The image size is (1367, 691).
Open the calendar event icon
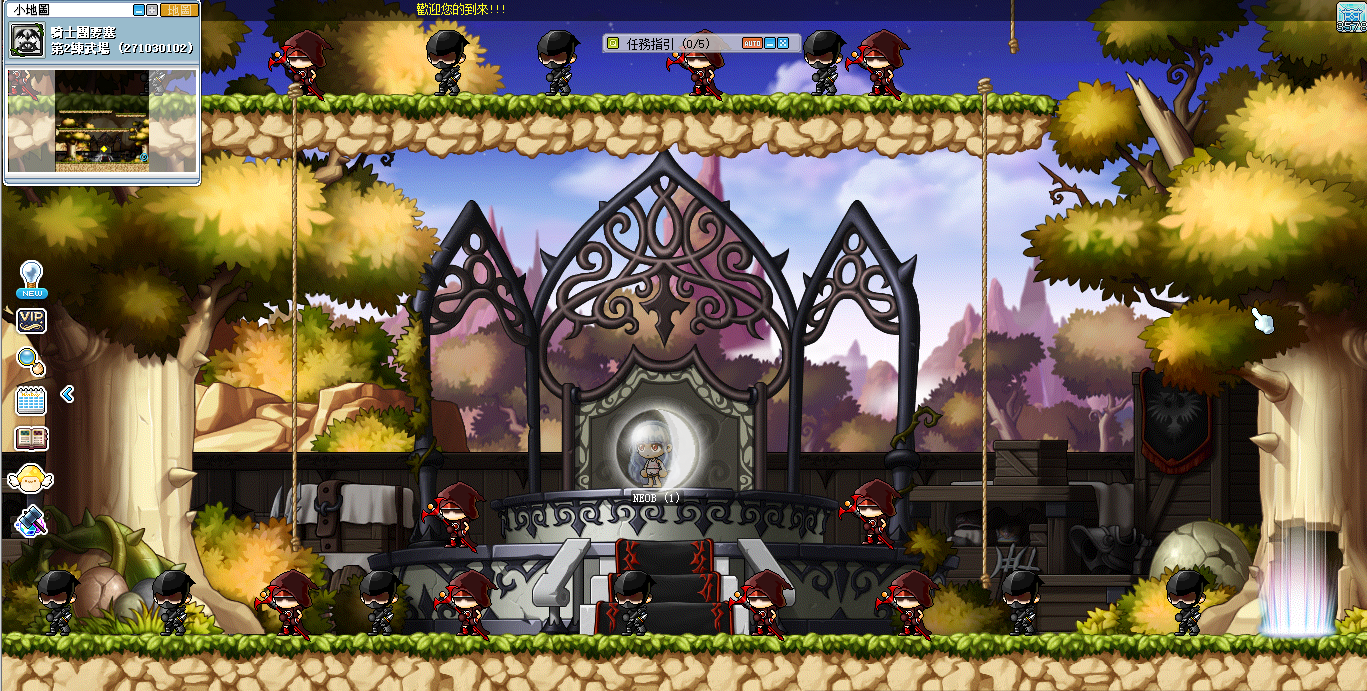(32, 401)
